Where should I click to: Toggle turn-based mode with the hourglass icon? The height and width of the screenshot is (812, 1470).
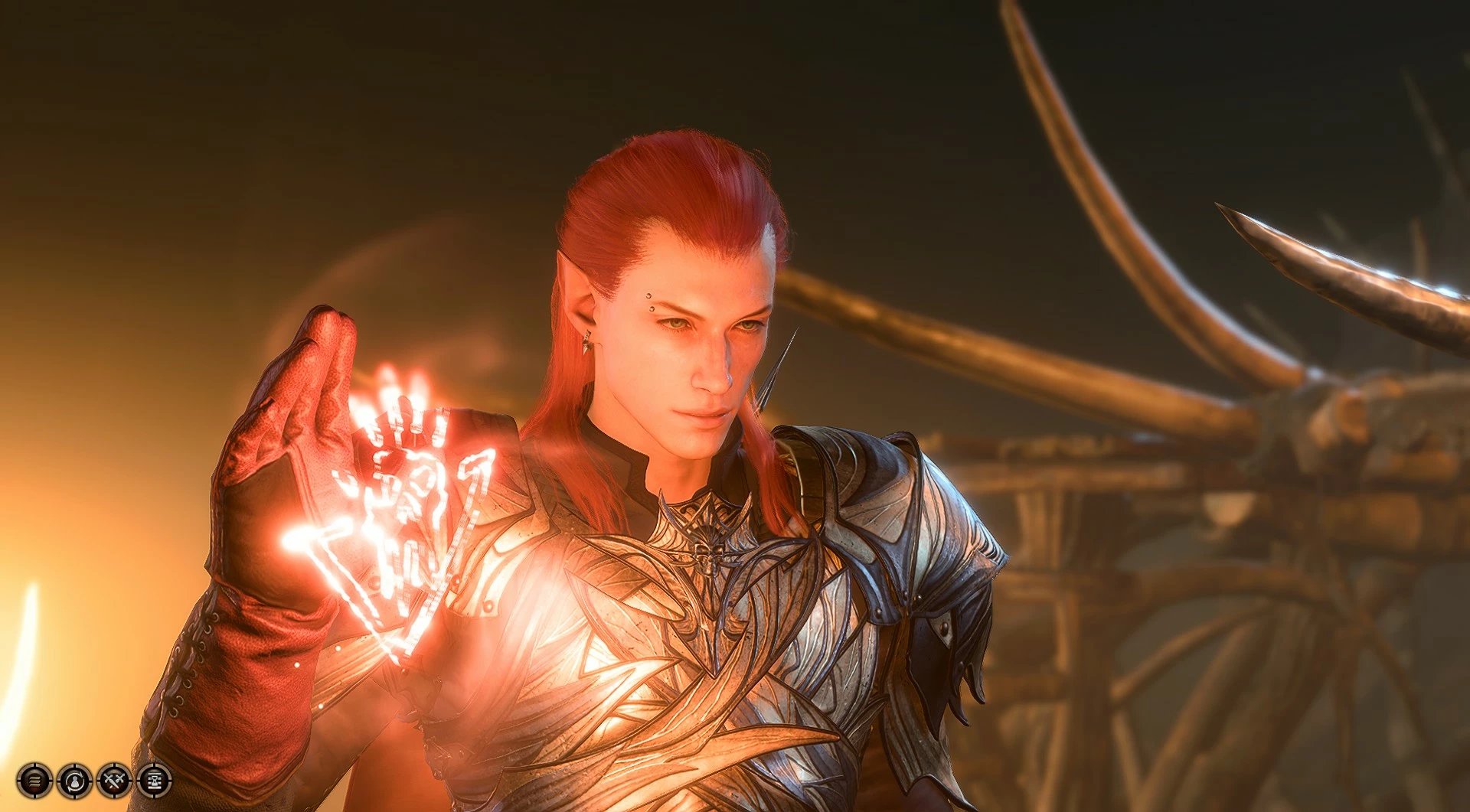tap(154, 781)
